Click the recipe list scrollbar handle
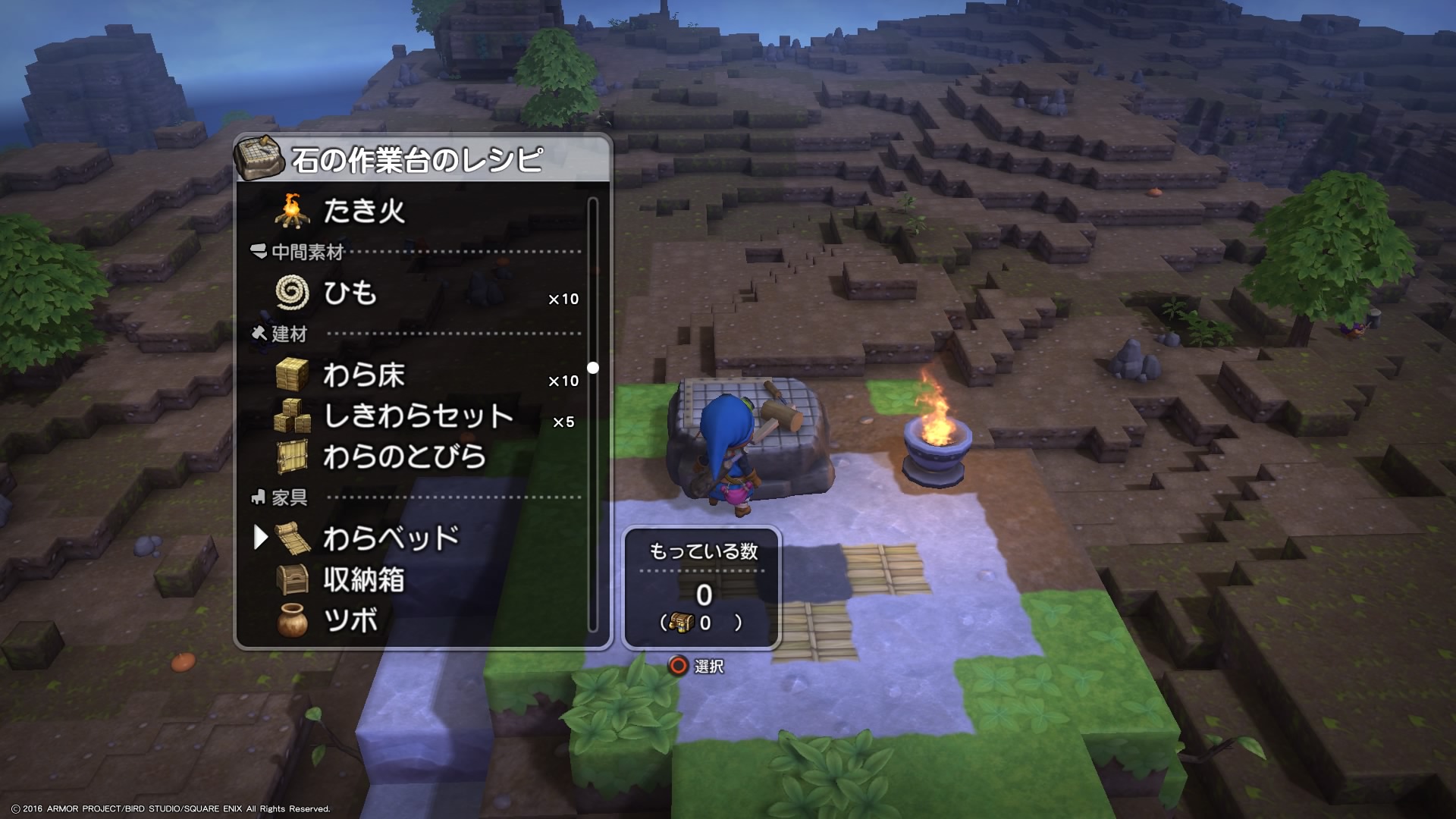Viewport: 1456px width, 819px height. click(x=593, y=368)
